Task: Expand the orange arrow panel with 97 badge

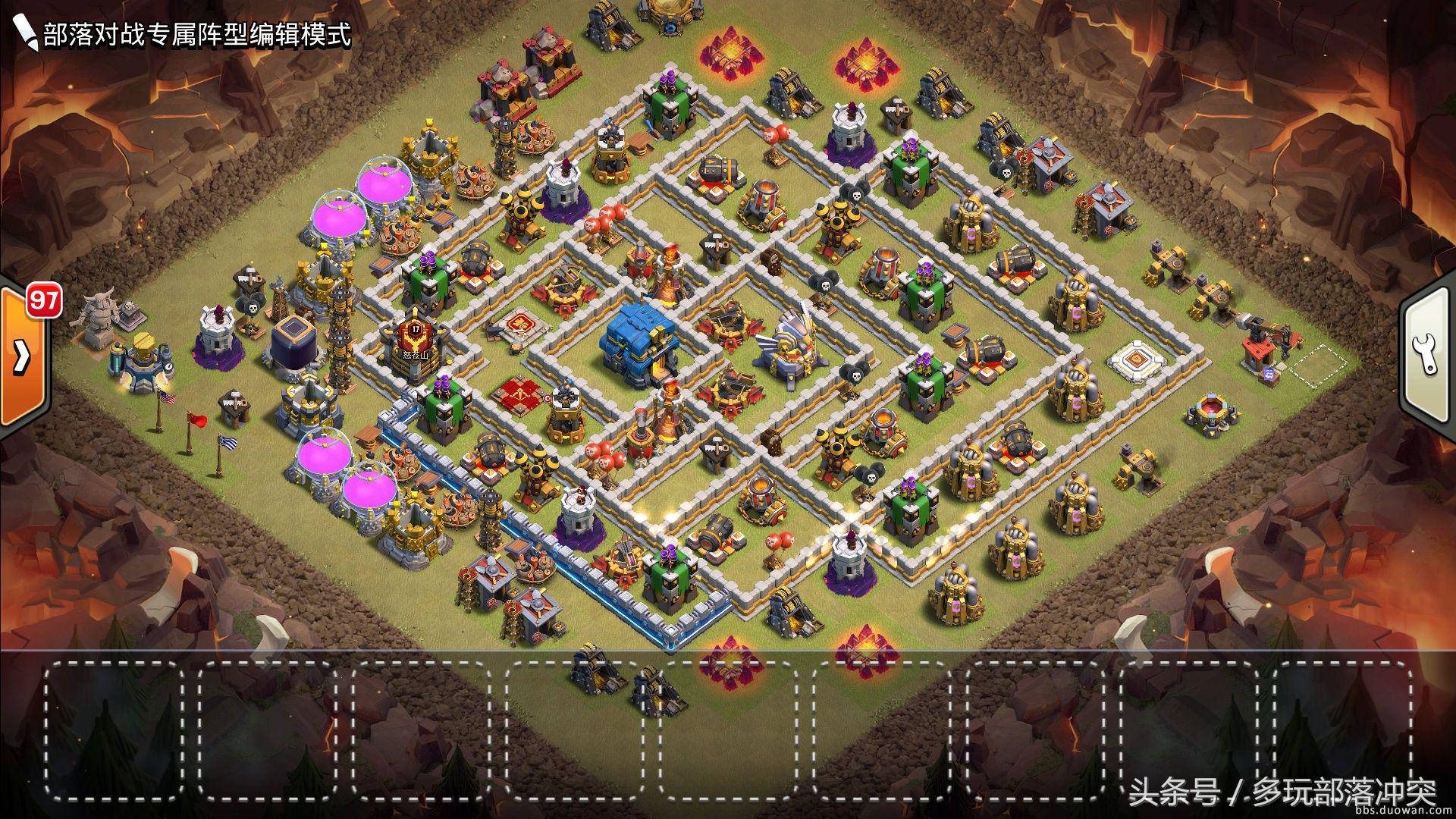Action: pyautogui.click(x=23, y=356)
